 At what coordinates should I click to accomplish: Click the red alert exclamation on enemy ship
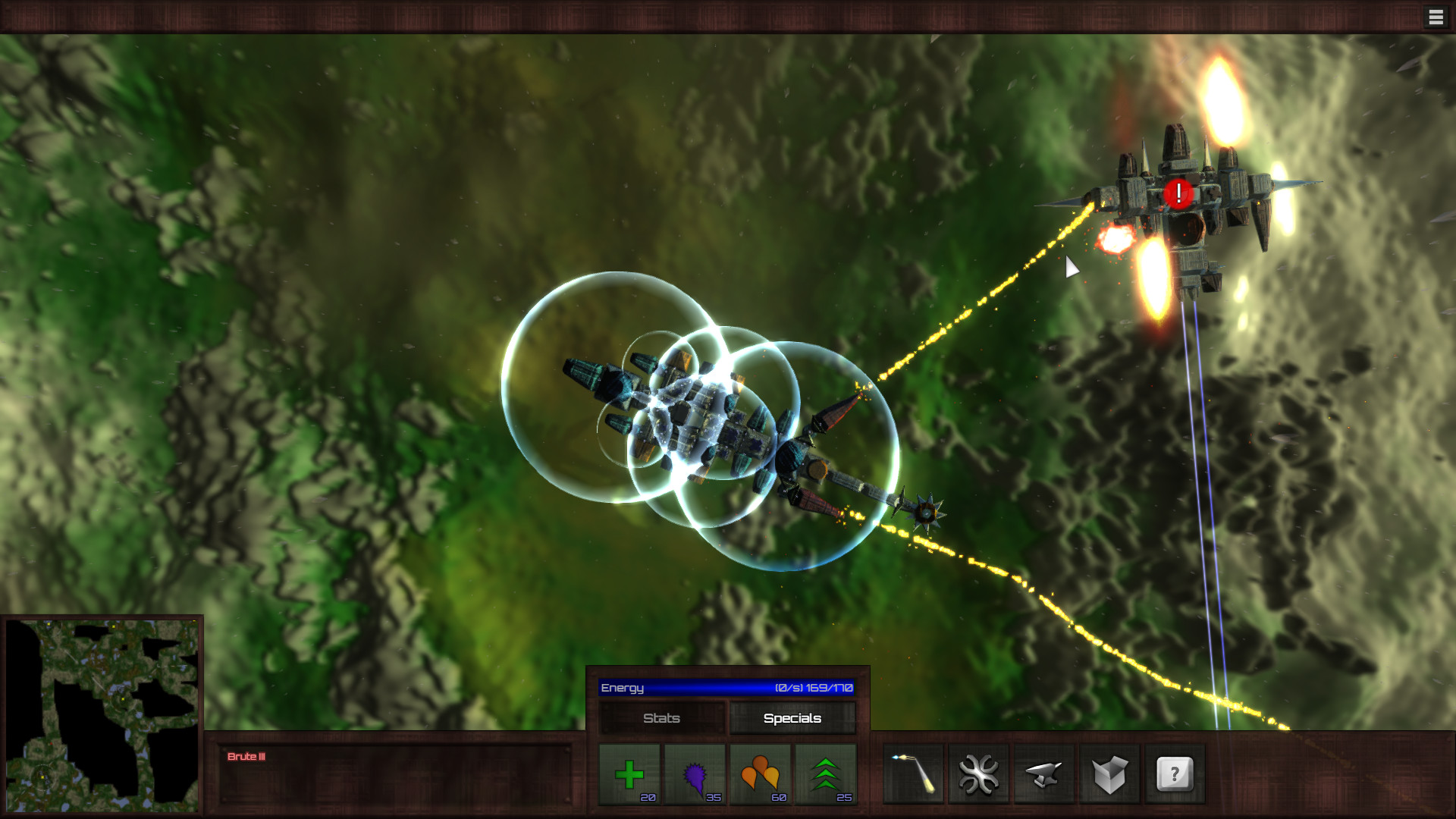coord(1179,193)
